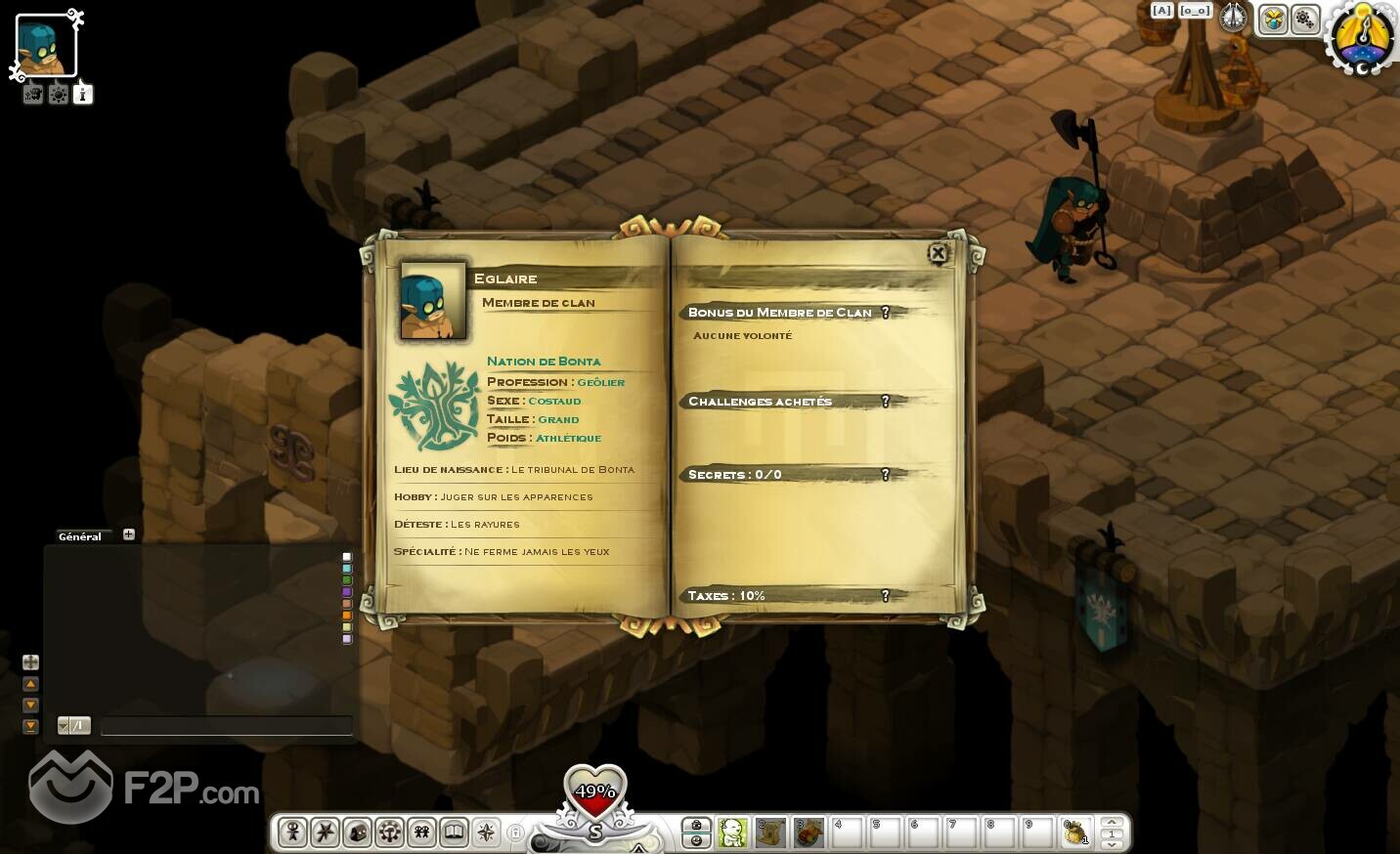Click the question mark beside Secrets
1400x854 pixels.
click(x=886, y=475)
